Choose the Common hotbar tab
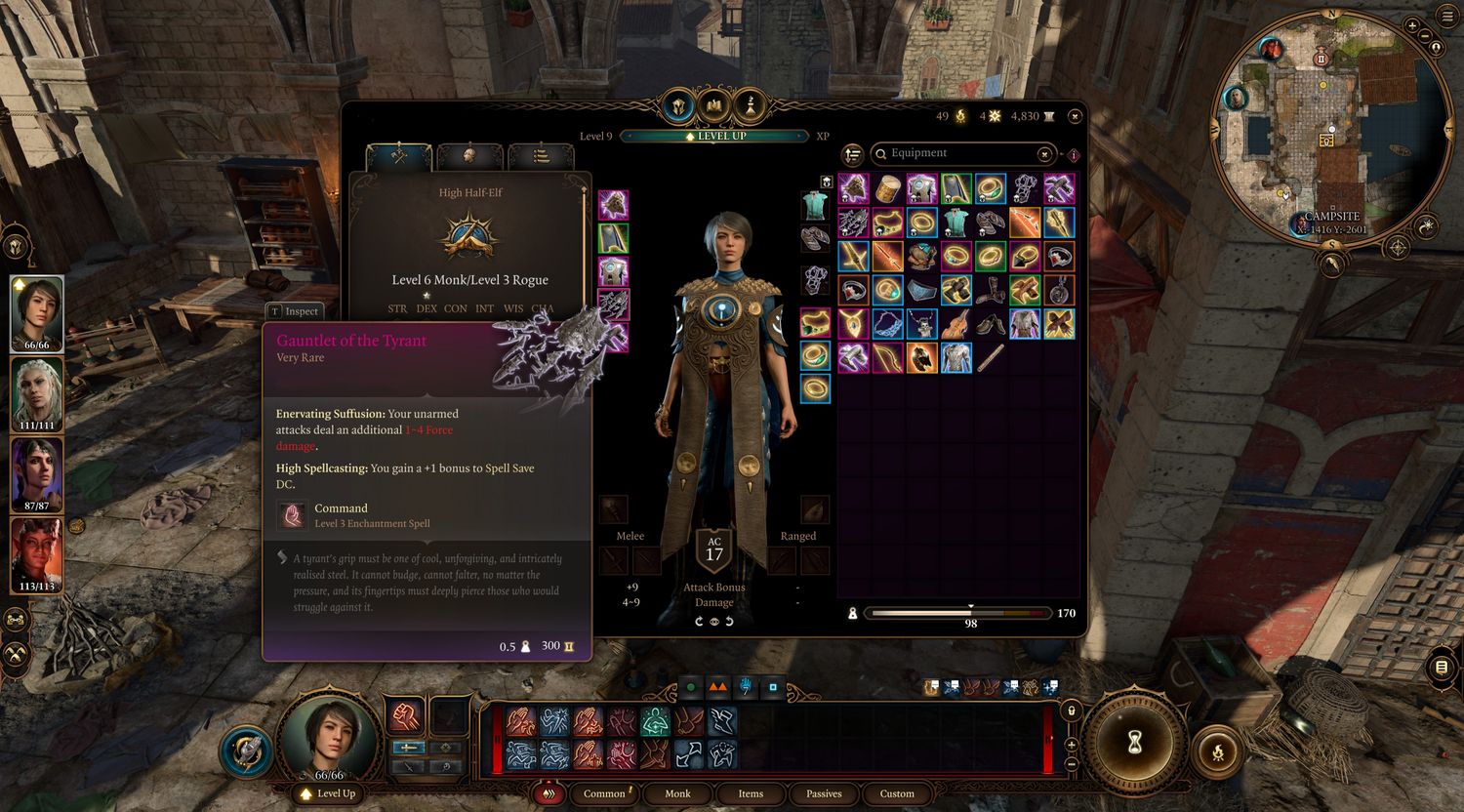1464x812 pixels. click(604, 793)
